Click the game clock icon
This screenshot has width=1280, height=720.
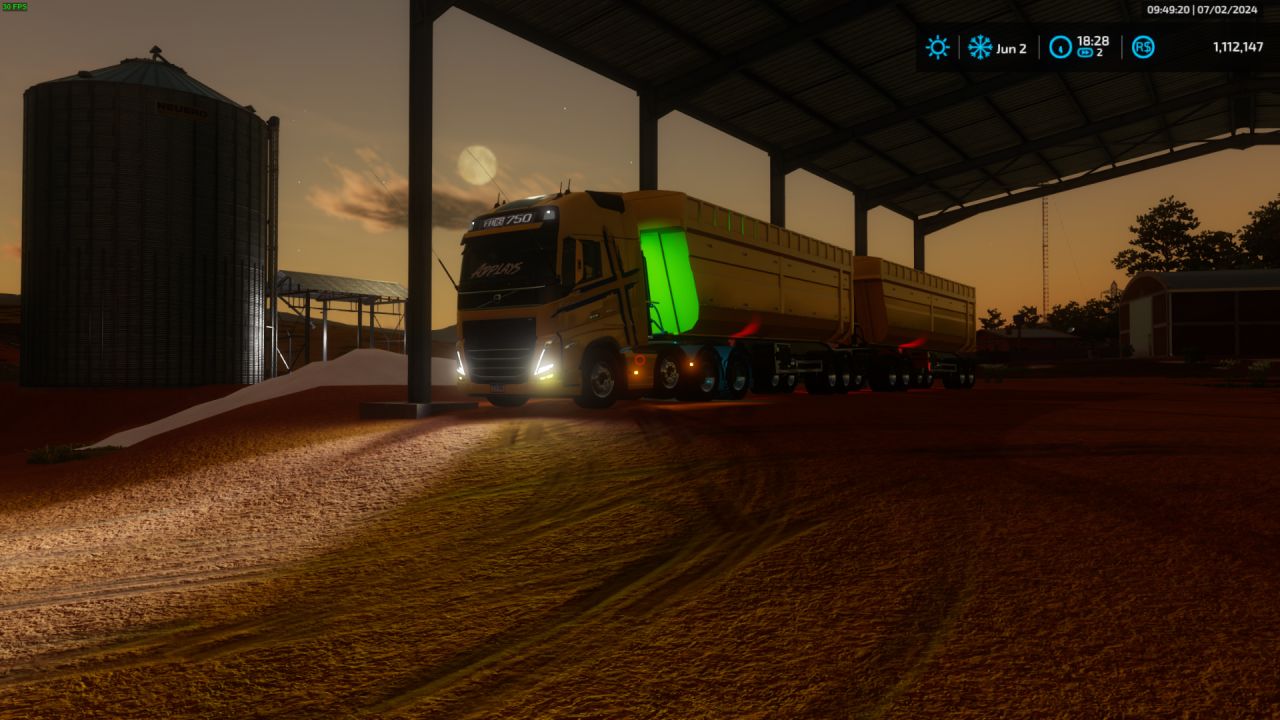click(x=1060, y=47)
